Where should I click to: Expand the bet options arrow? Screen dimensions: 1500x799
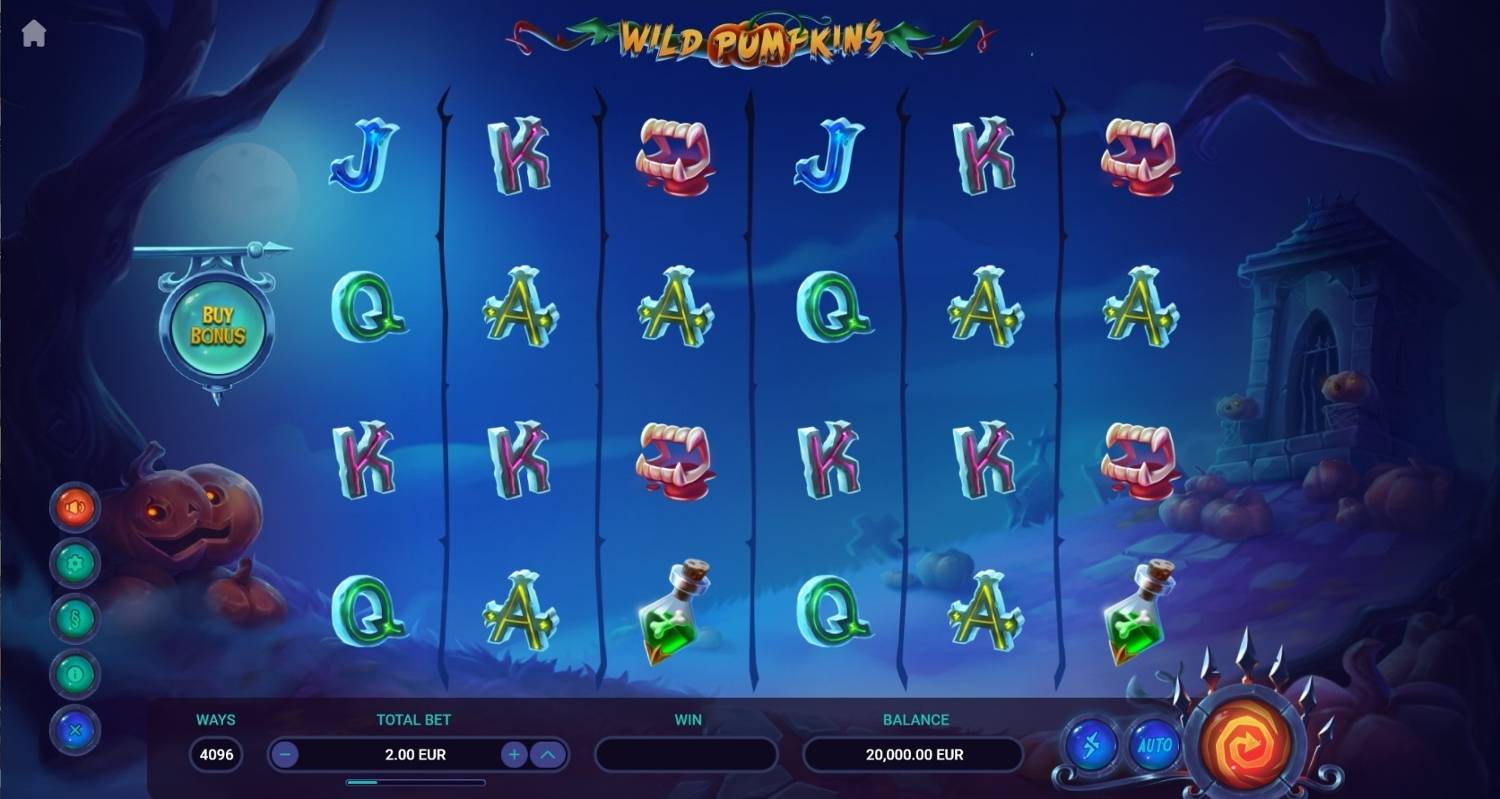click(x=547, y=754)
